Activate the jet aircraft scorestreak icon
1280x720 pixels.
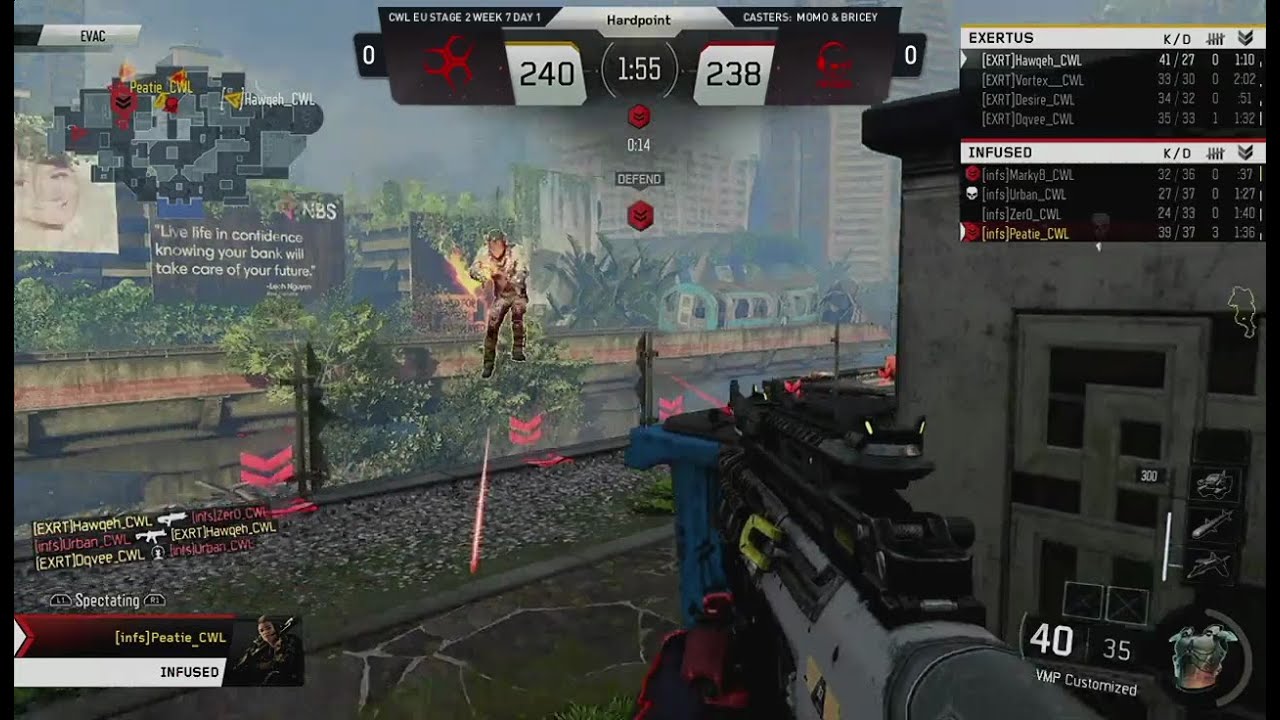1214,565
